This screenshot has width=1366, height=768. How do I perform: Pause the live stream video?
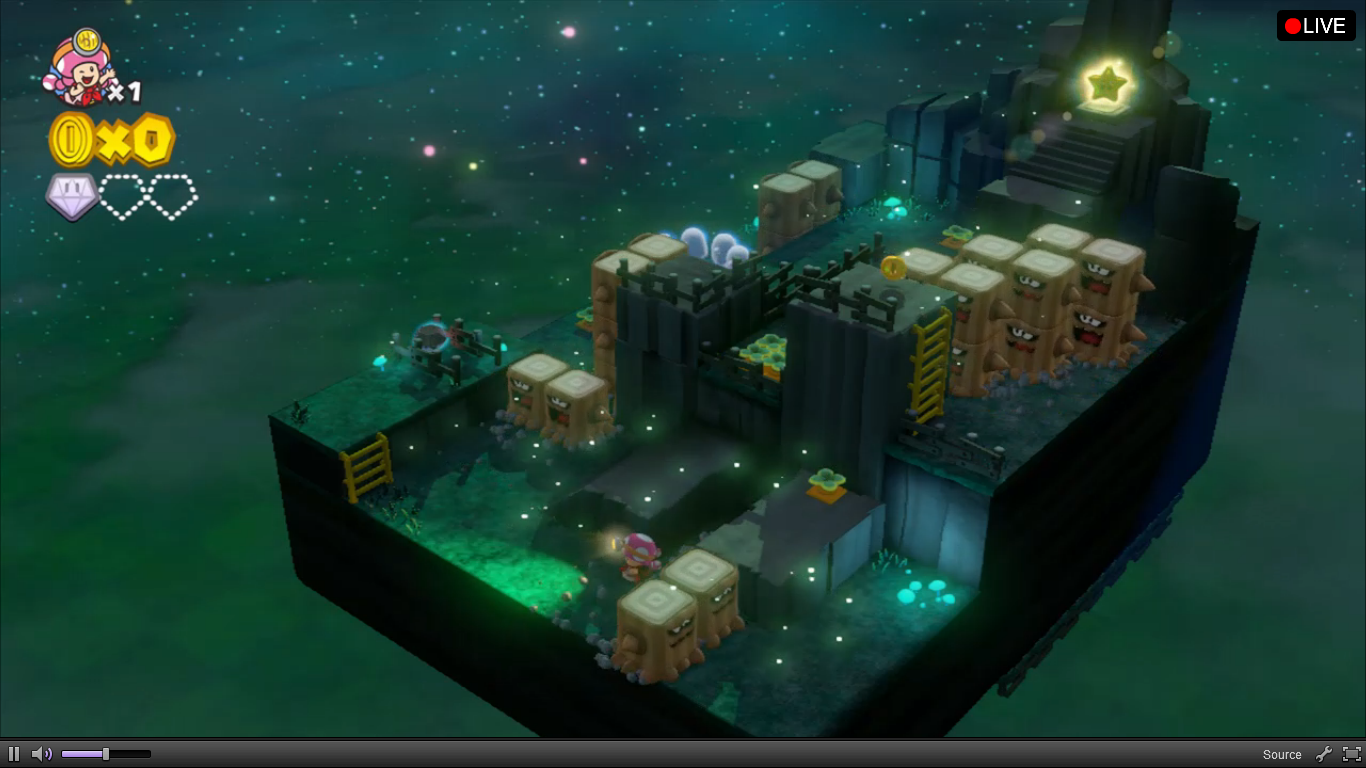[x=14, y=754]
